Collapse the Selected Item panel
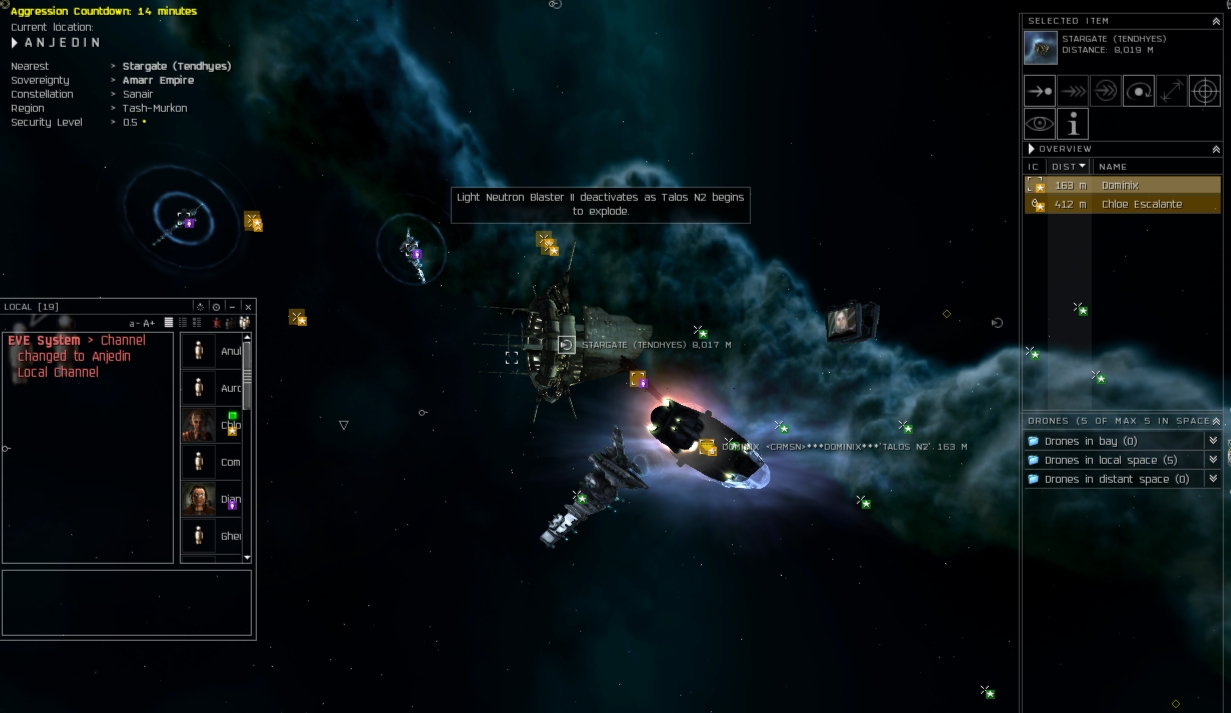 click(1216, 21)
